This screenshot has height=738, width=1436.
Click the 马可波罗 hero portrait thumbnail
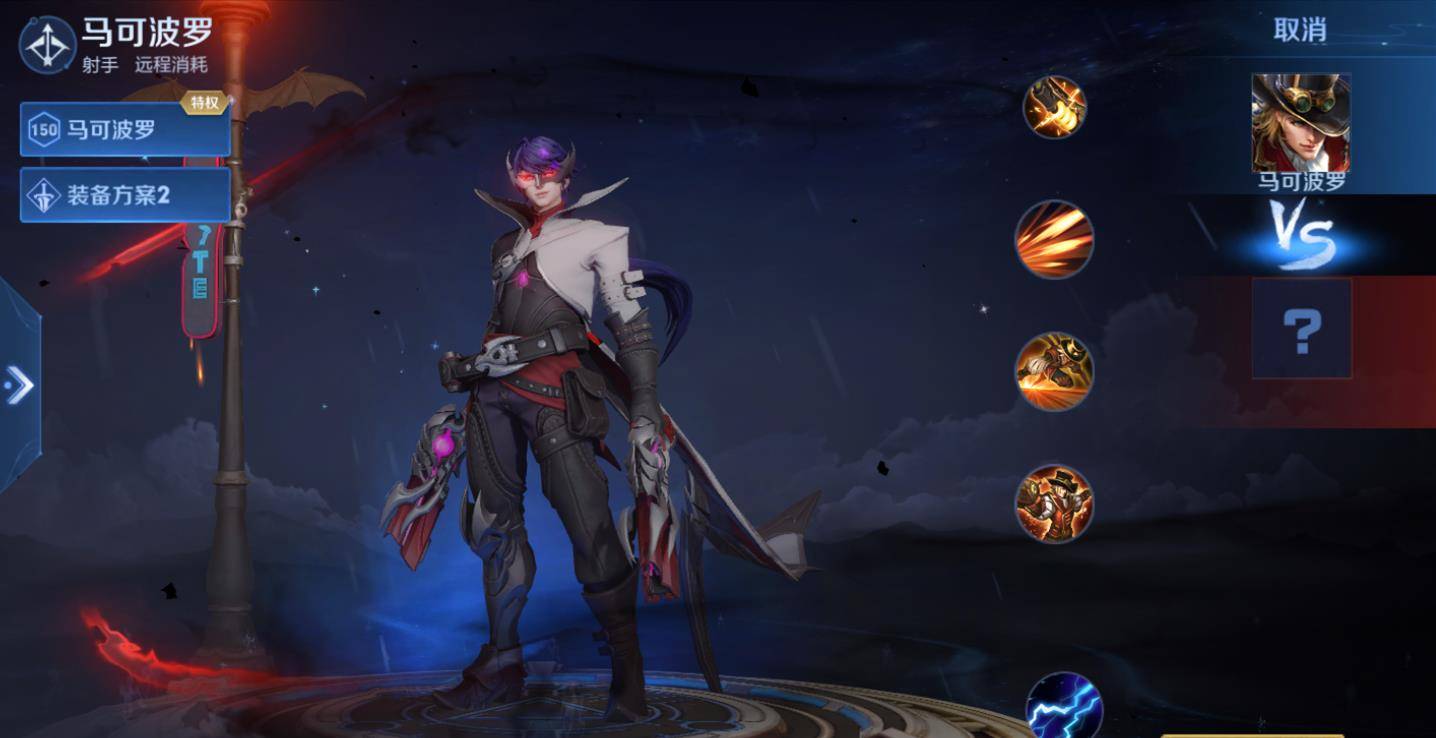[1300, 123]
